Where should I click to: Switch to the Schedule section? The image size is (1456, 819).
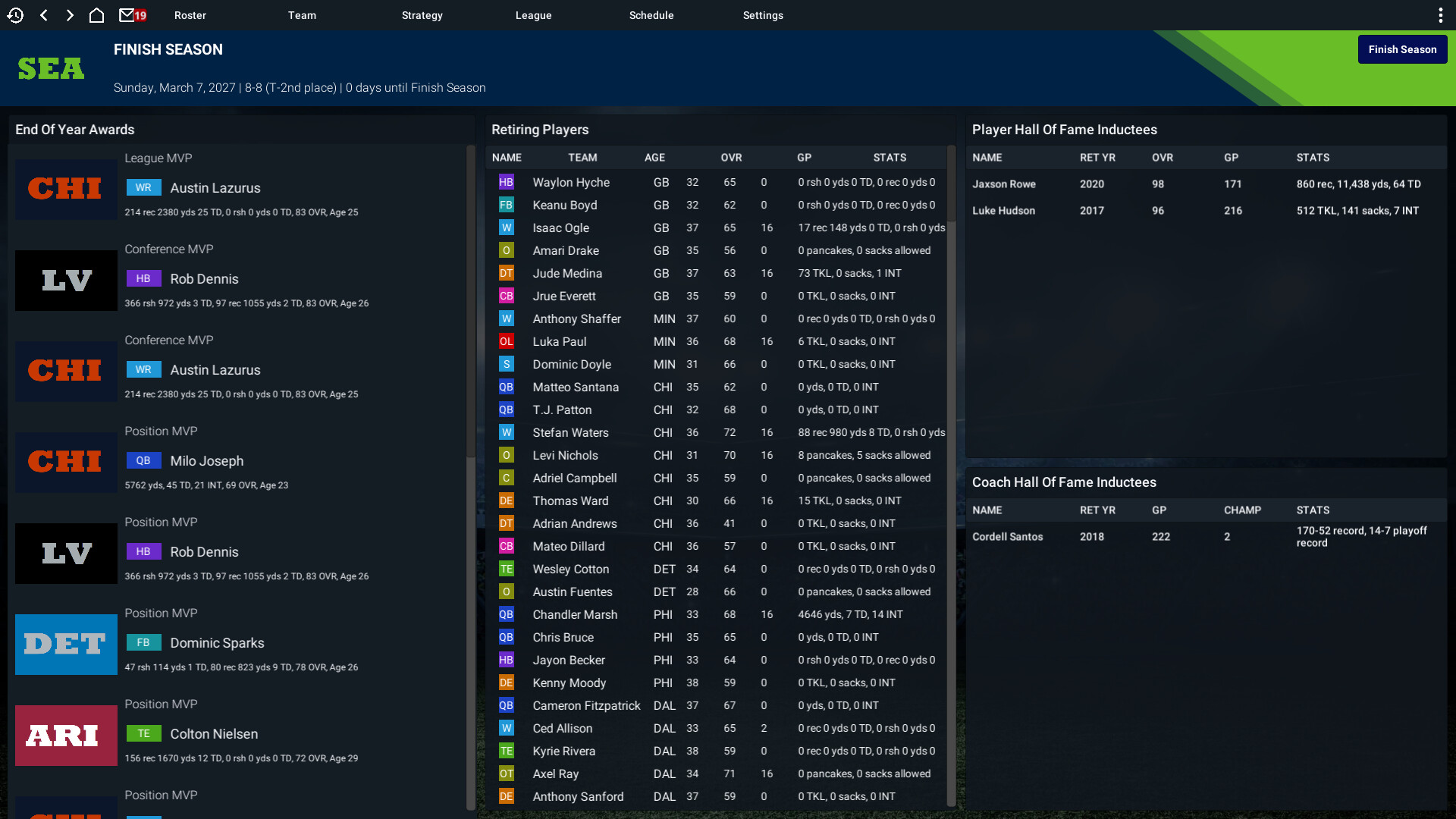(651, 15)
